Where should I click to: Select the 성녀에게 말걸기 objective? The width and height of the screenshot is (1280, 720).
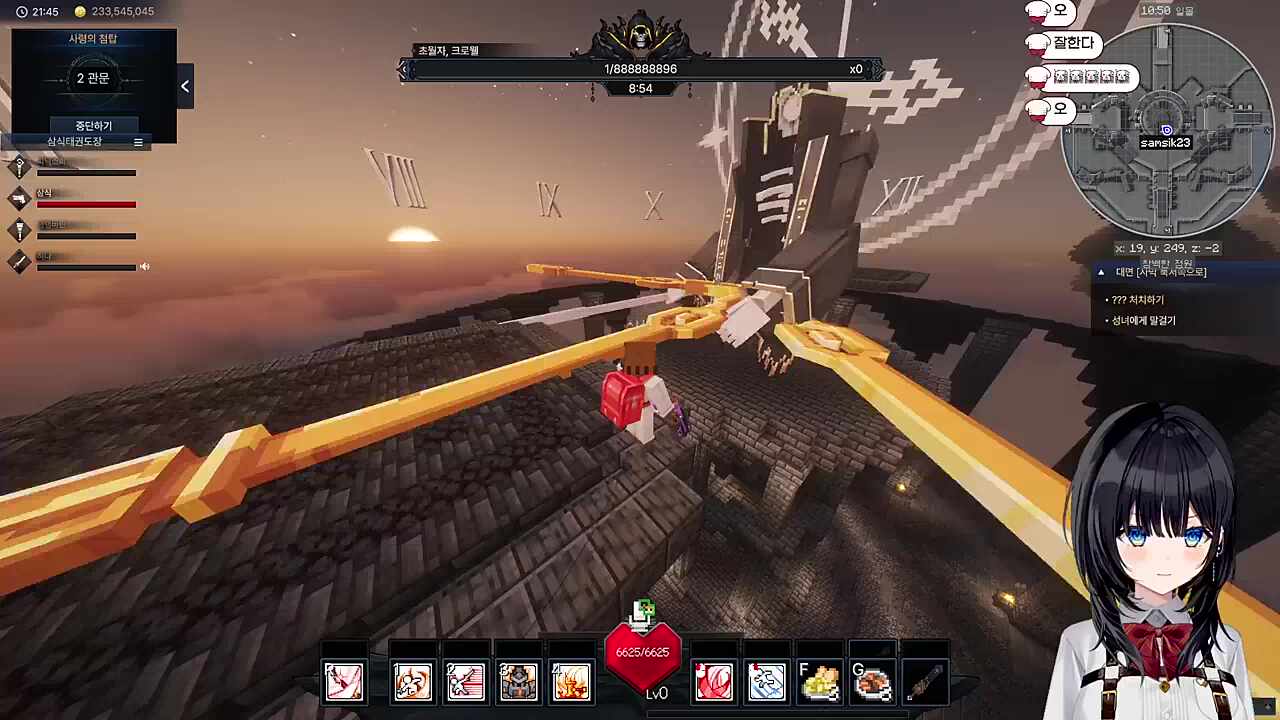(x=1144, y=321)
